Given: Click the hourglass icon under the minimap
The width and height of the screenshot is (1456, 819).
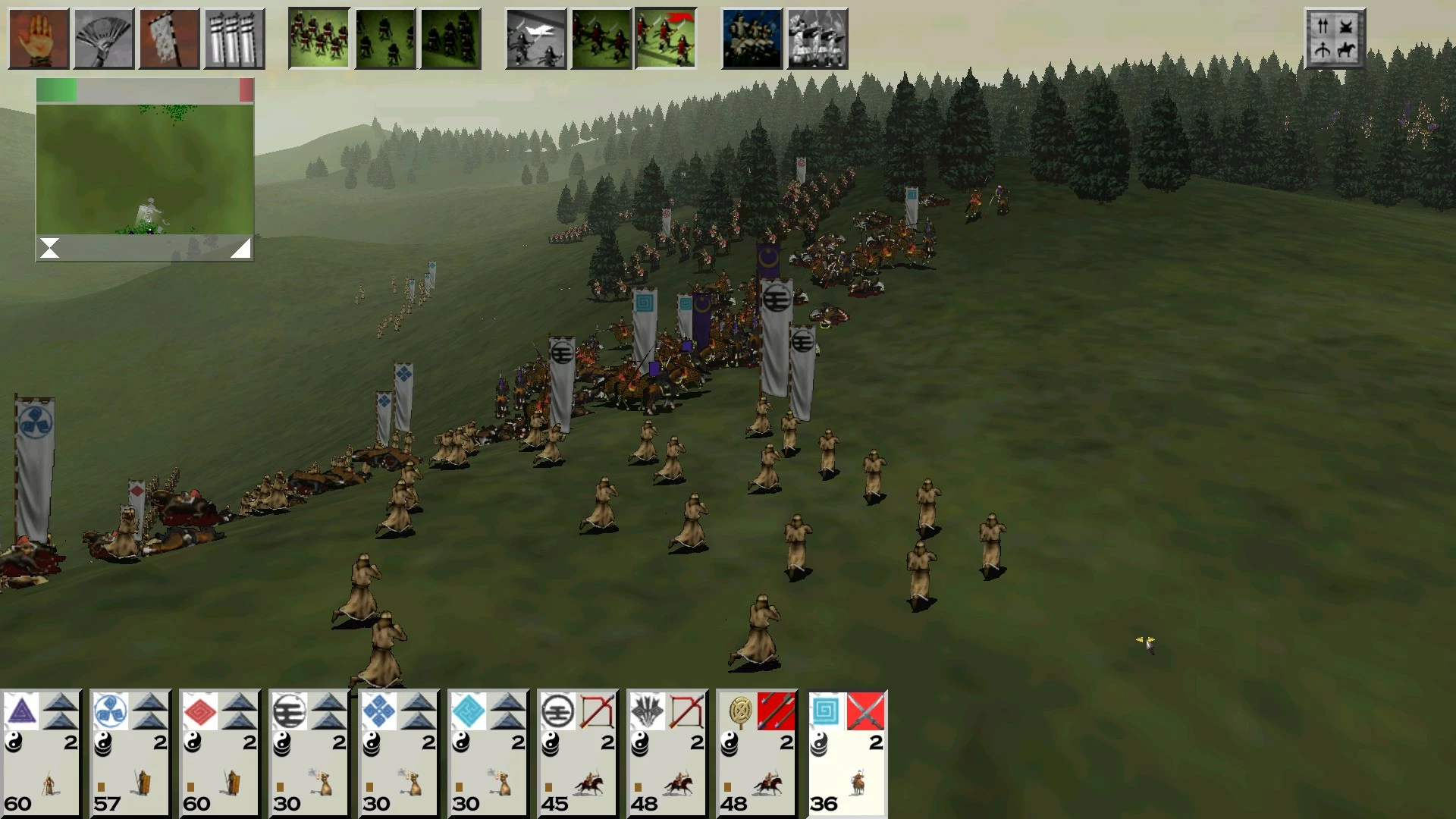Looking at the screenshot, I should 50,248.
